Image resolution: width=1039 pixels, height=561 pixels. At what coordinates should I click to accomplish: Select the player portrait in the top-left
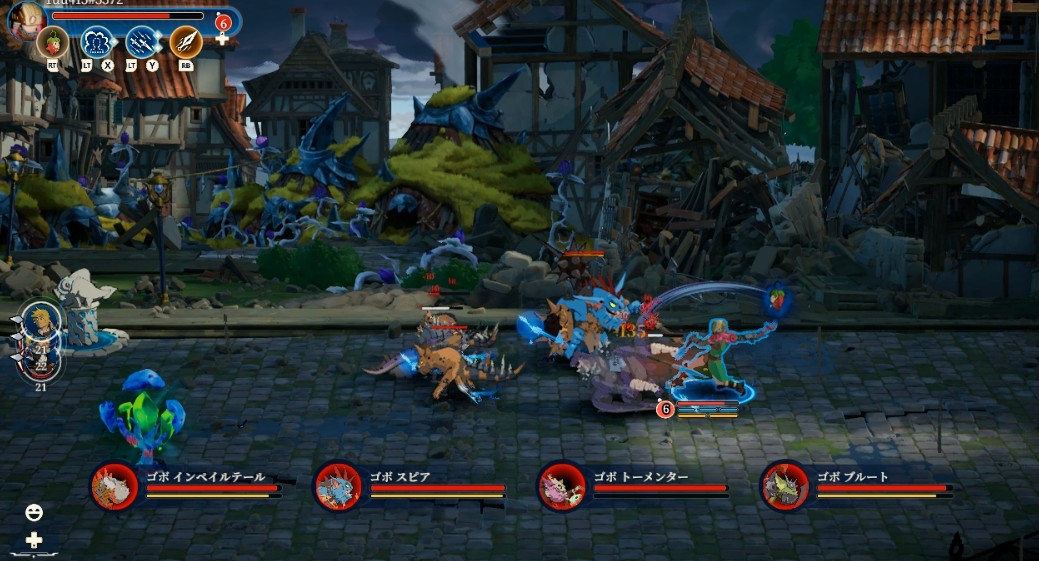27,19
